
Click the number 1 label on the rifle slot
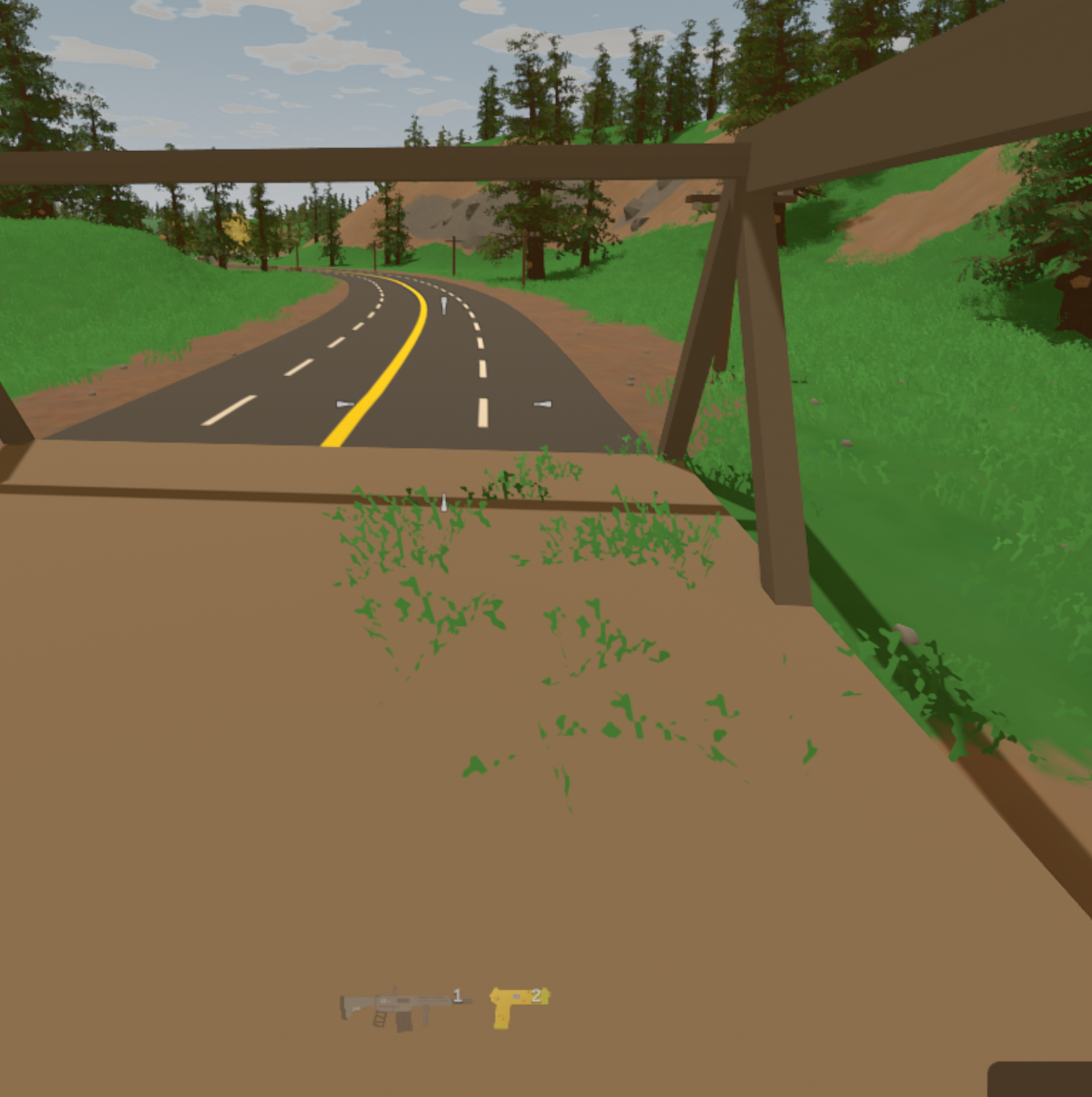pyautogui.click(x=457, y=996)
